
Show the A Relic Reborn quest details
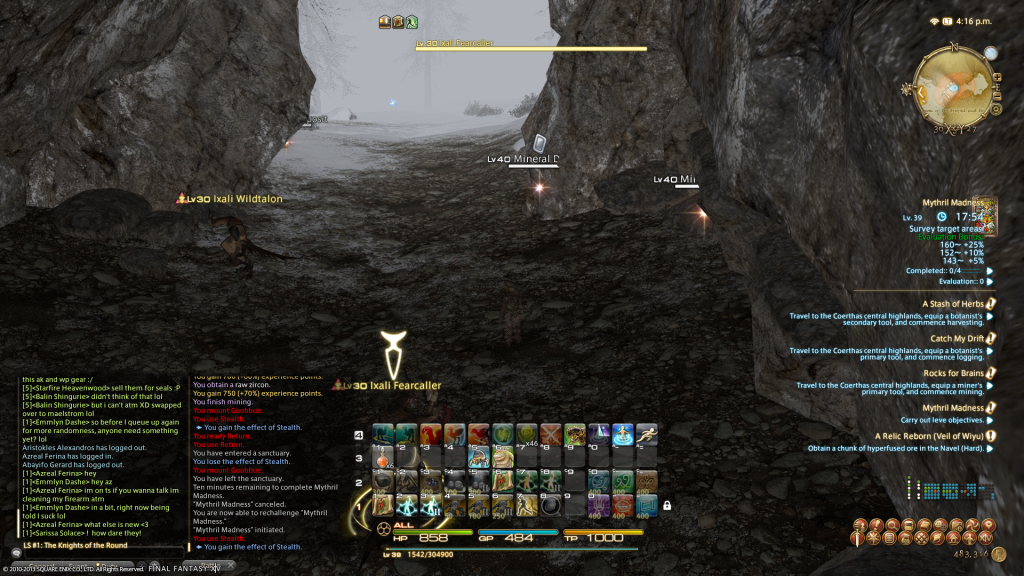click(929, 436)
